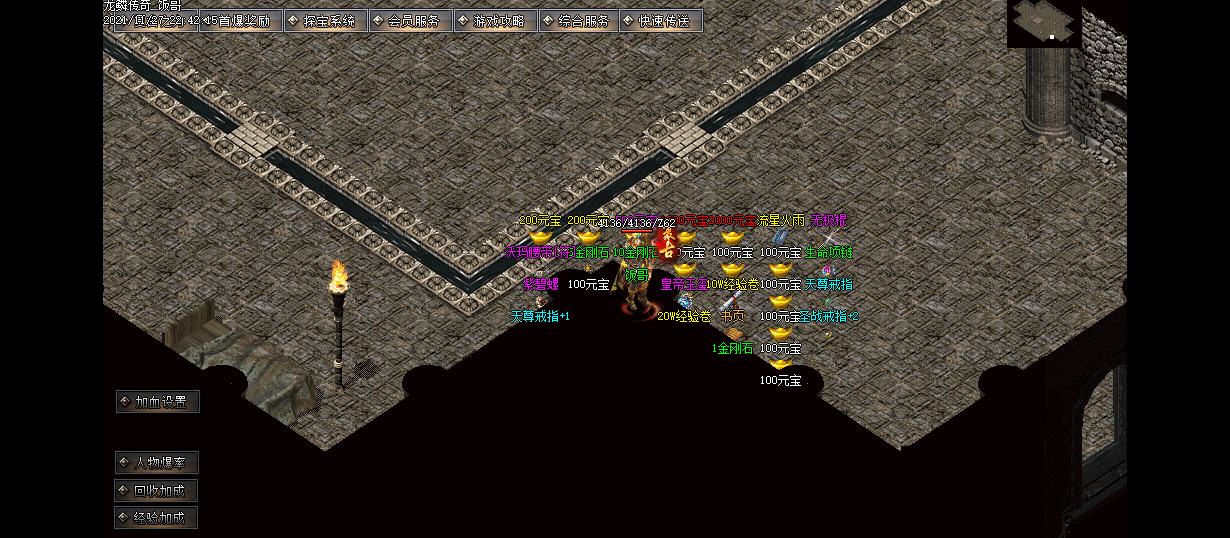Open the 回收加成 recycle bonus panel
This screenshot has height=538, width=1230.
[157, 491]
